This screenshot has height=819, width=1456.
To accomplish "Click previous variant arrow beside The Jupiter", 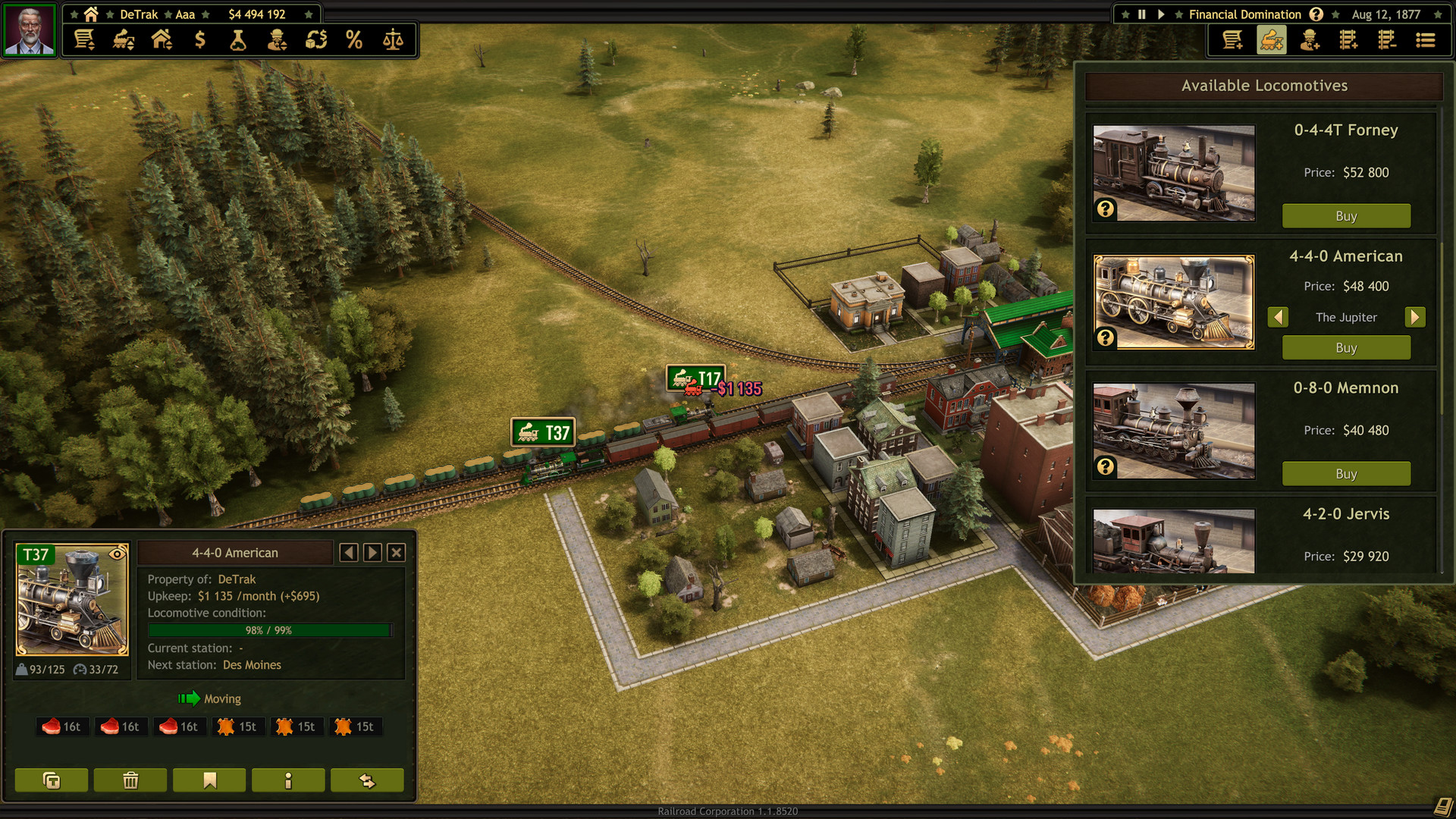I will point(1279,317).
